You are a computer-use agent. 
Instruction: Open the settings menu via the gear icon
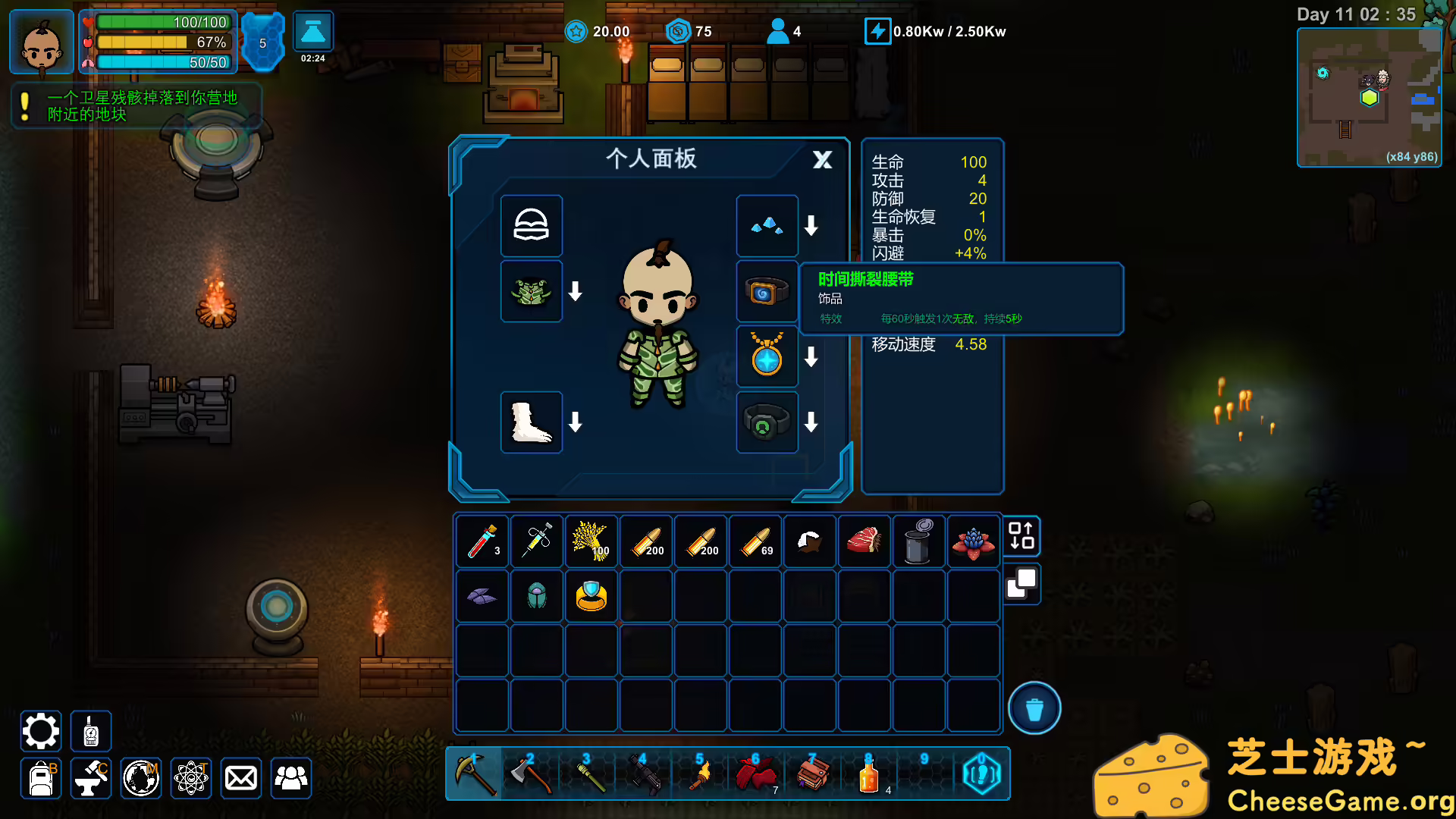click(40, 730)
